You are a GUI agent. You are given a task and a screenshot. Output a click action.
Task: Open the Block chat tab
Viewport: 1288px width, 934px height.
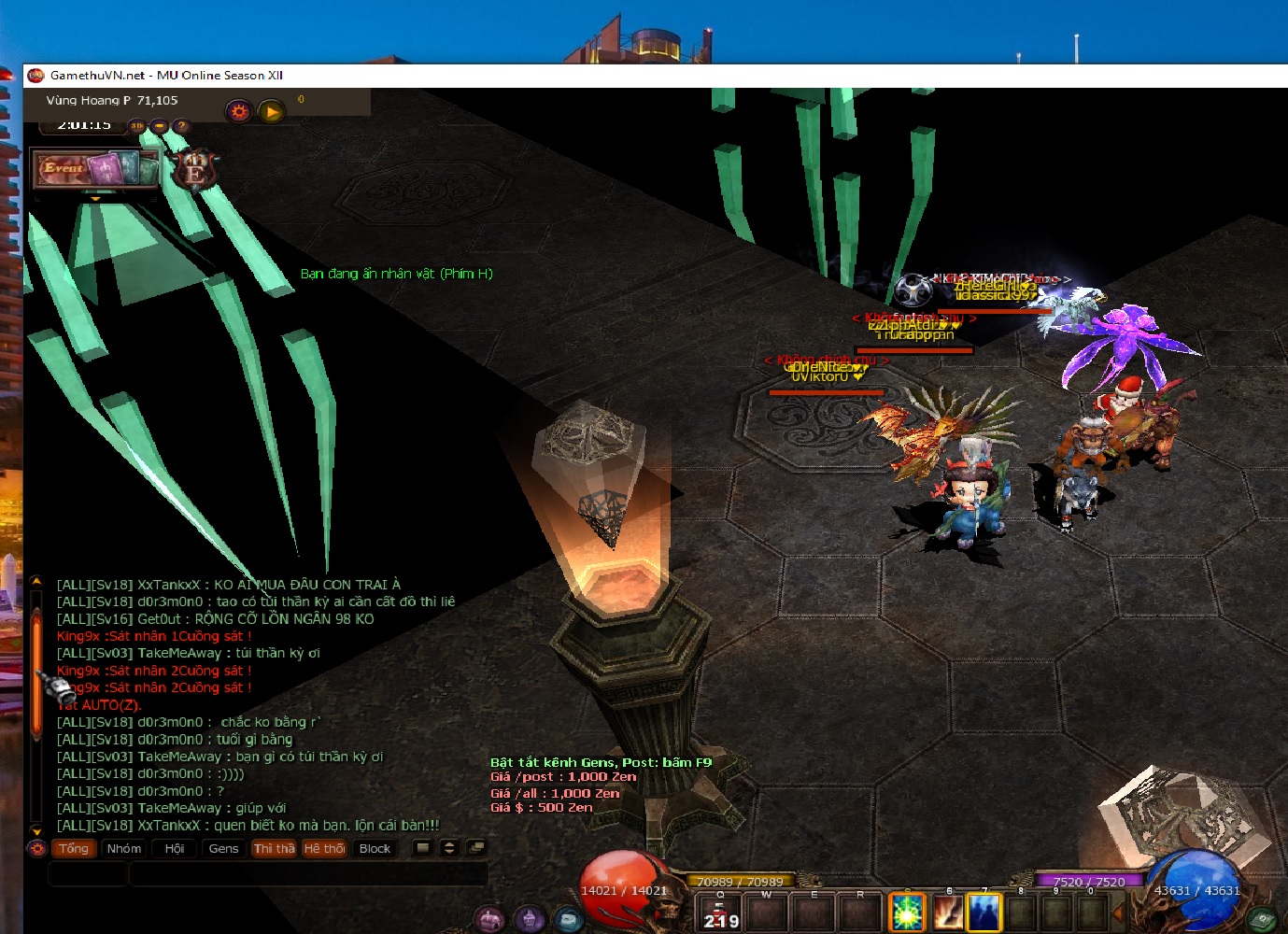tap(375, 848)
